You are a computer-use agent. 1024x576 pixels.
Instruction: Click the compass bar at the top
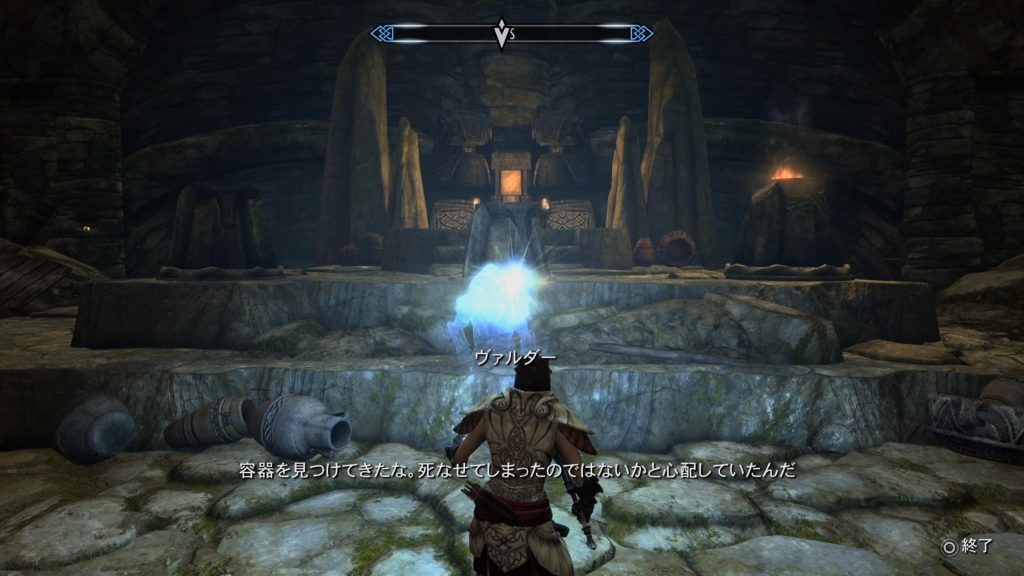(511, 34)
